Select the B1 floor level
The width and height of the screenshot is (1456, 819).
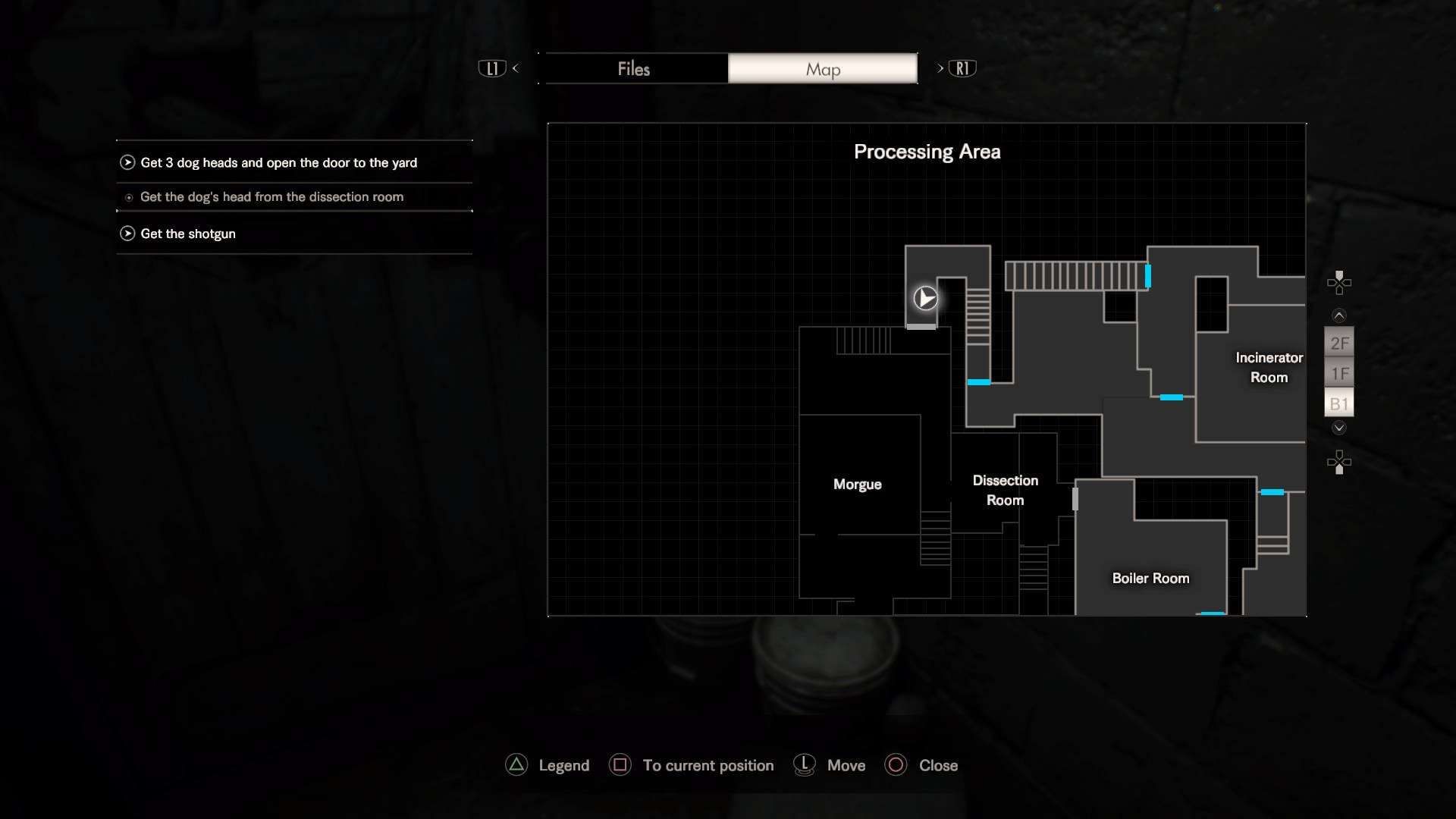click(x=1339, y=404)
